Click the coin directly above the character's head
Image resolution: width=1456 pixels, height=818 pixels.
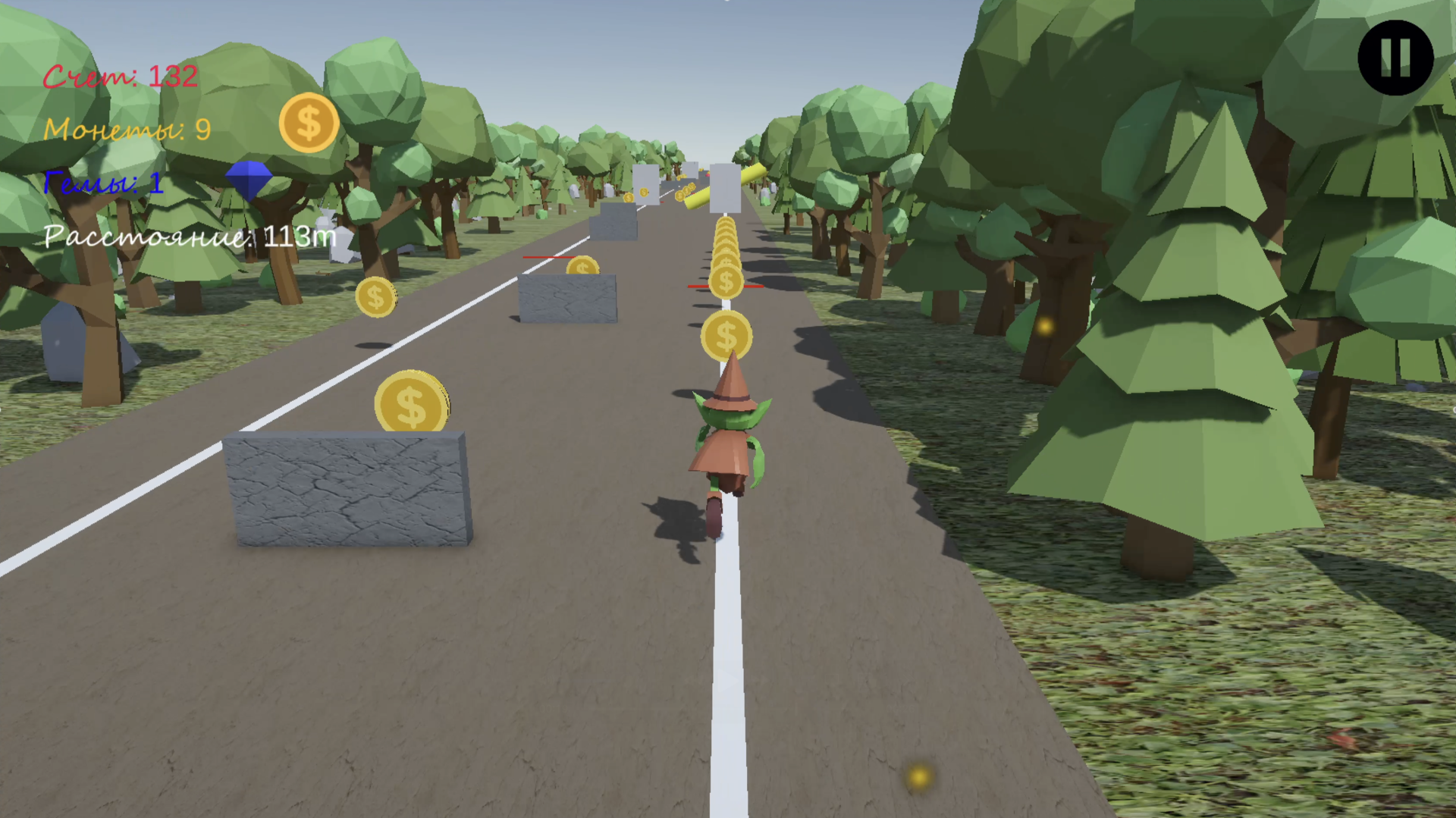(x=726, y=334)
